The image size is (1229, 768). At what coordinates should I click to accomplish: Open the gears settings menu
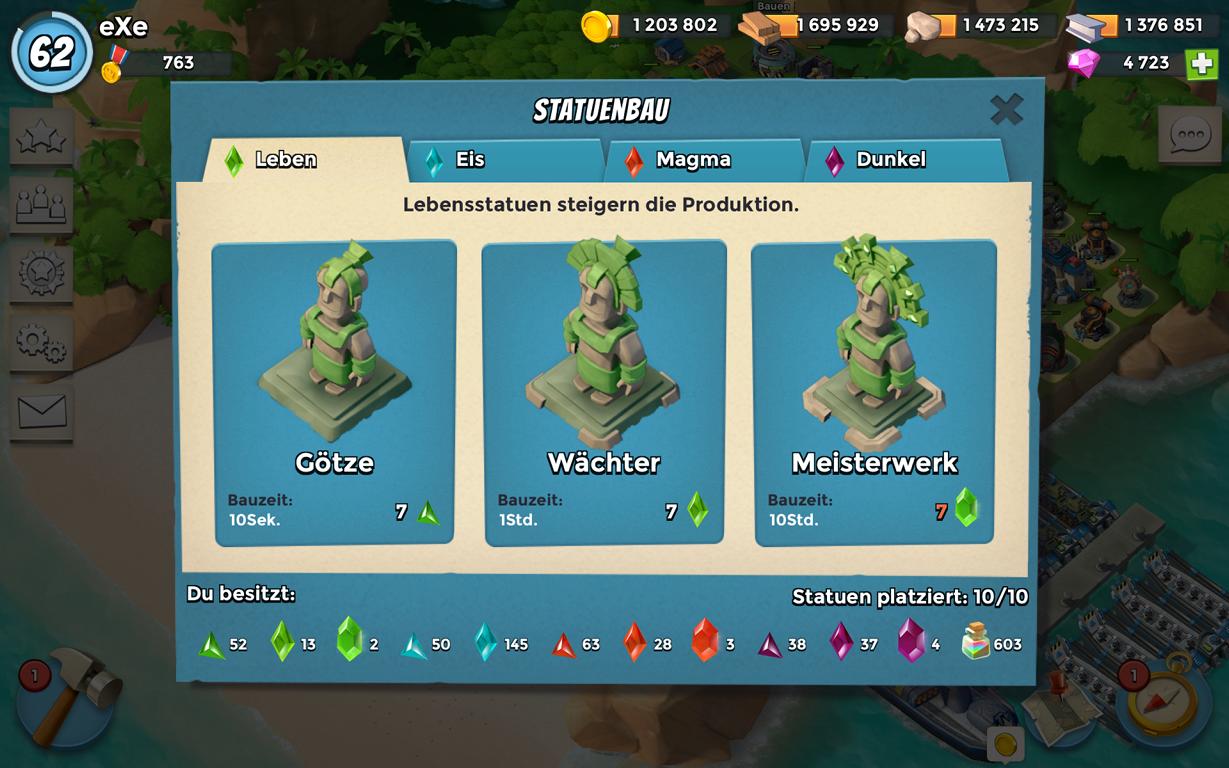pyautogui.click(x=42, y=343)
